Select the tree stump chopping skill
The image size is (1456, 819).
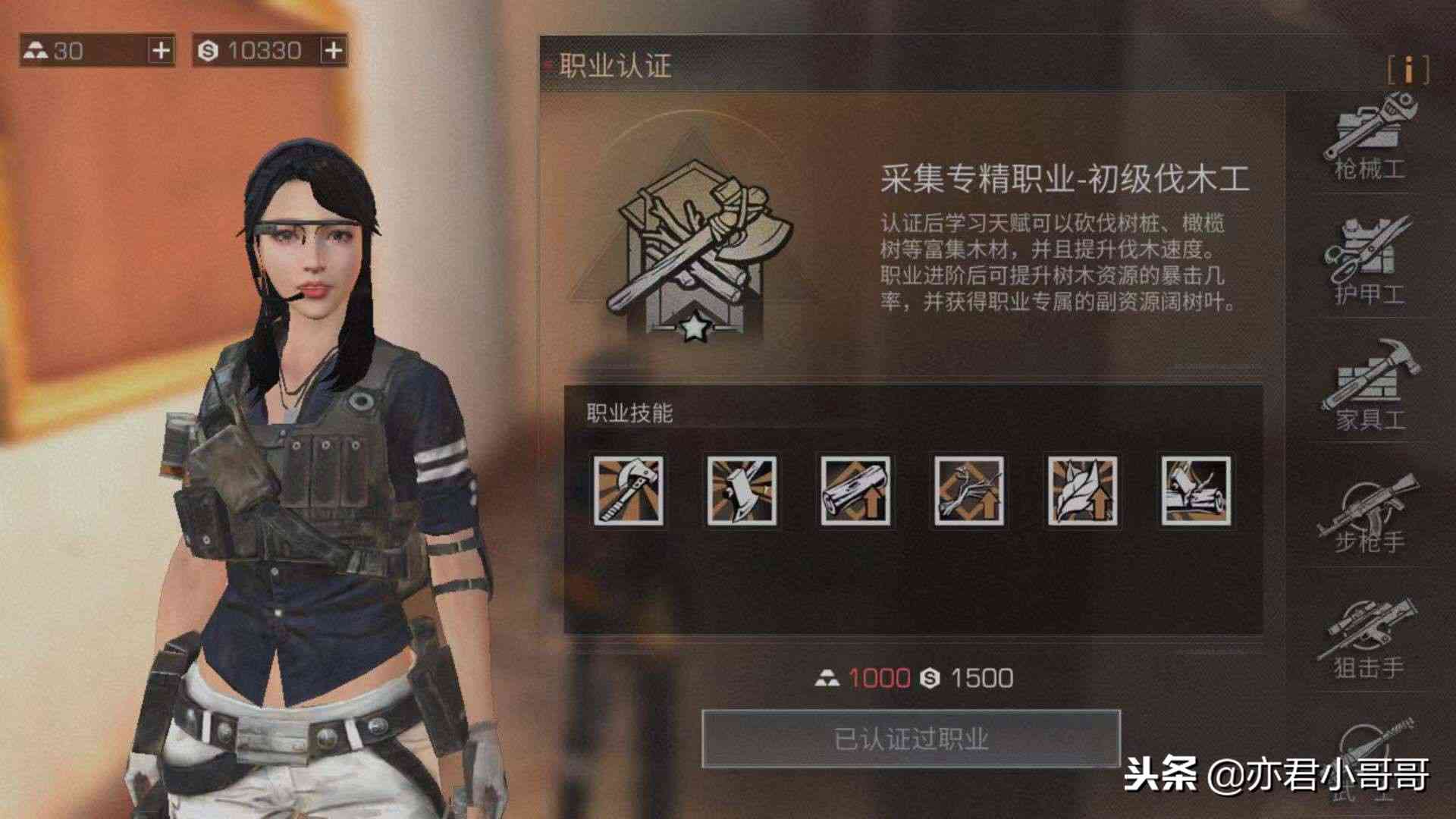742,491
